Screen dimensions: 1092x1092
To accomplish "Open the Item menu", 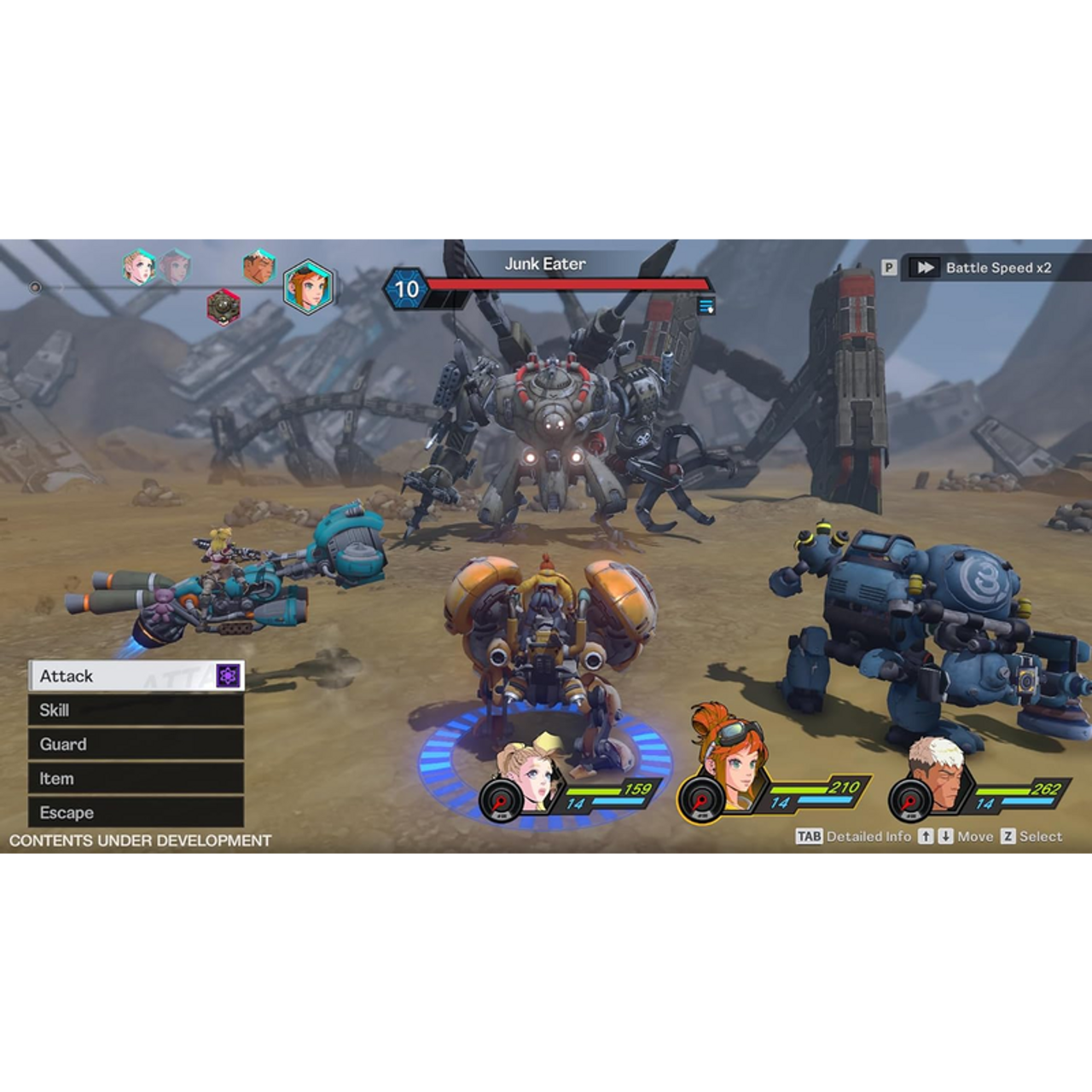I will [x=135, y=779].
